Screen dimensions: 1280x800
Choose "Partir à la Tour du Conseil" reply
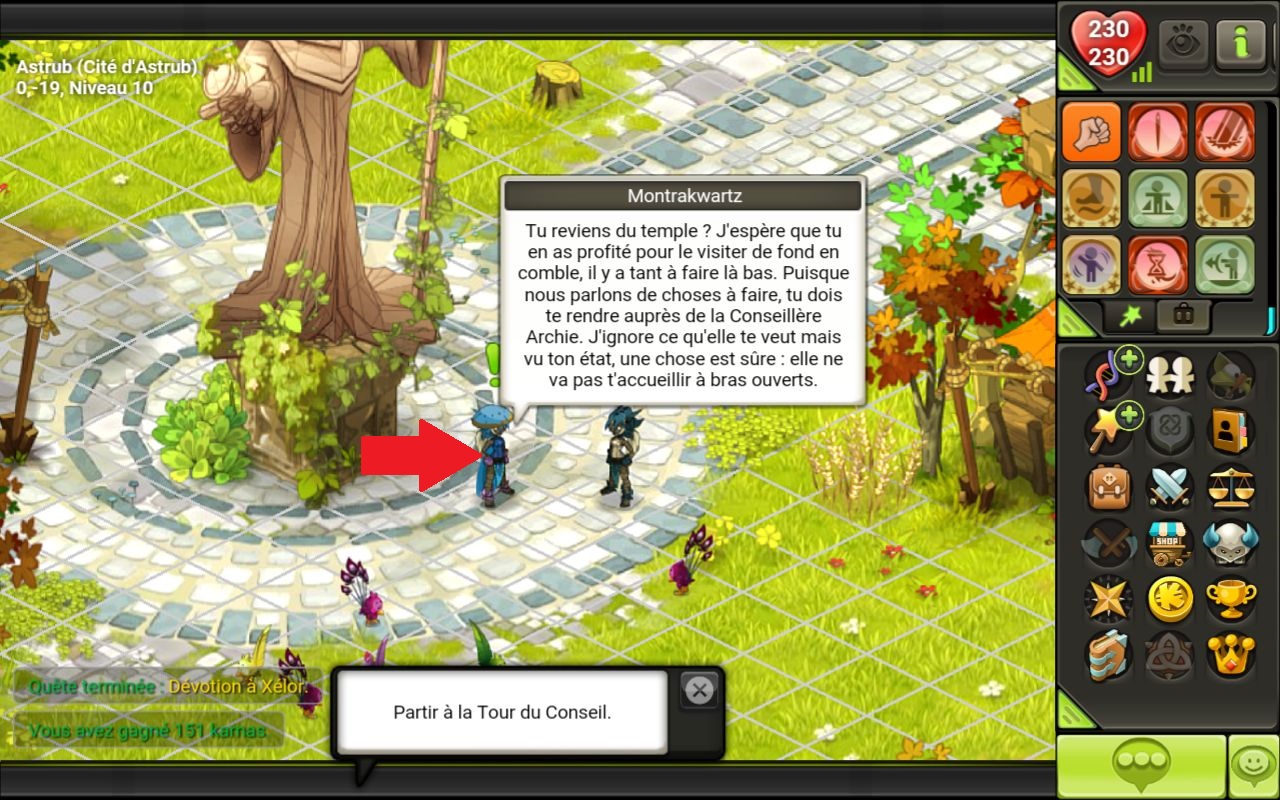[x=501, y=712]
